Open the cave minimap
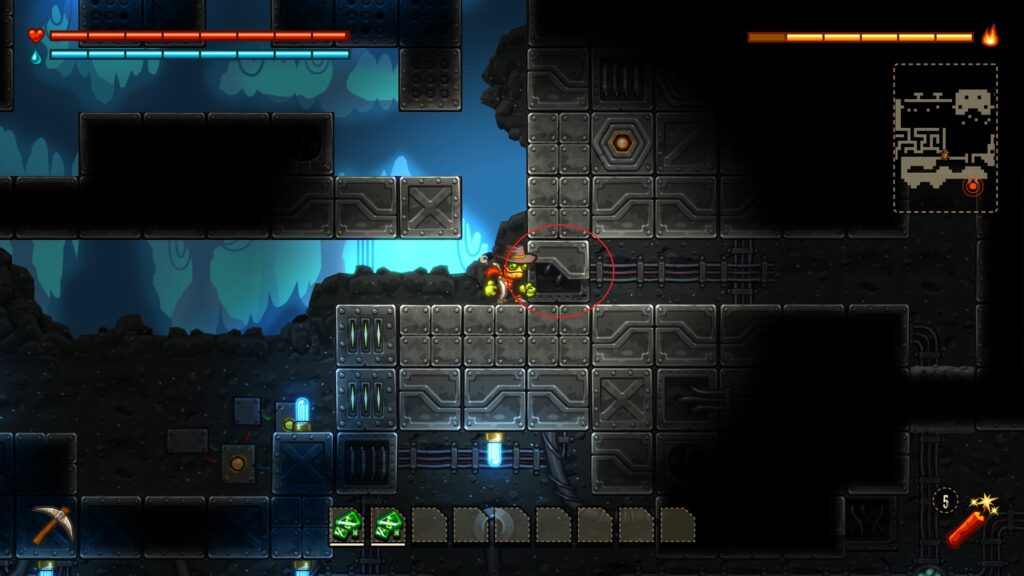1024x576 pixels. (x=944, y=137)
